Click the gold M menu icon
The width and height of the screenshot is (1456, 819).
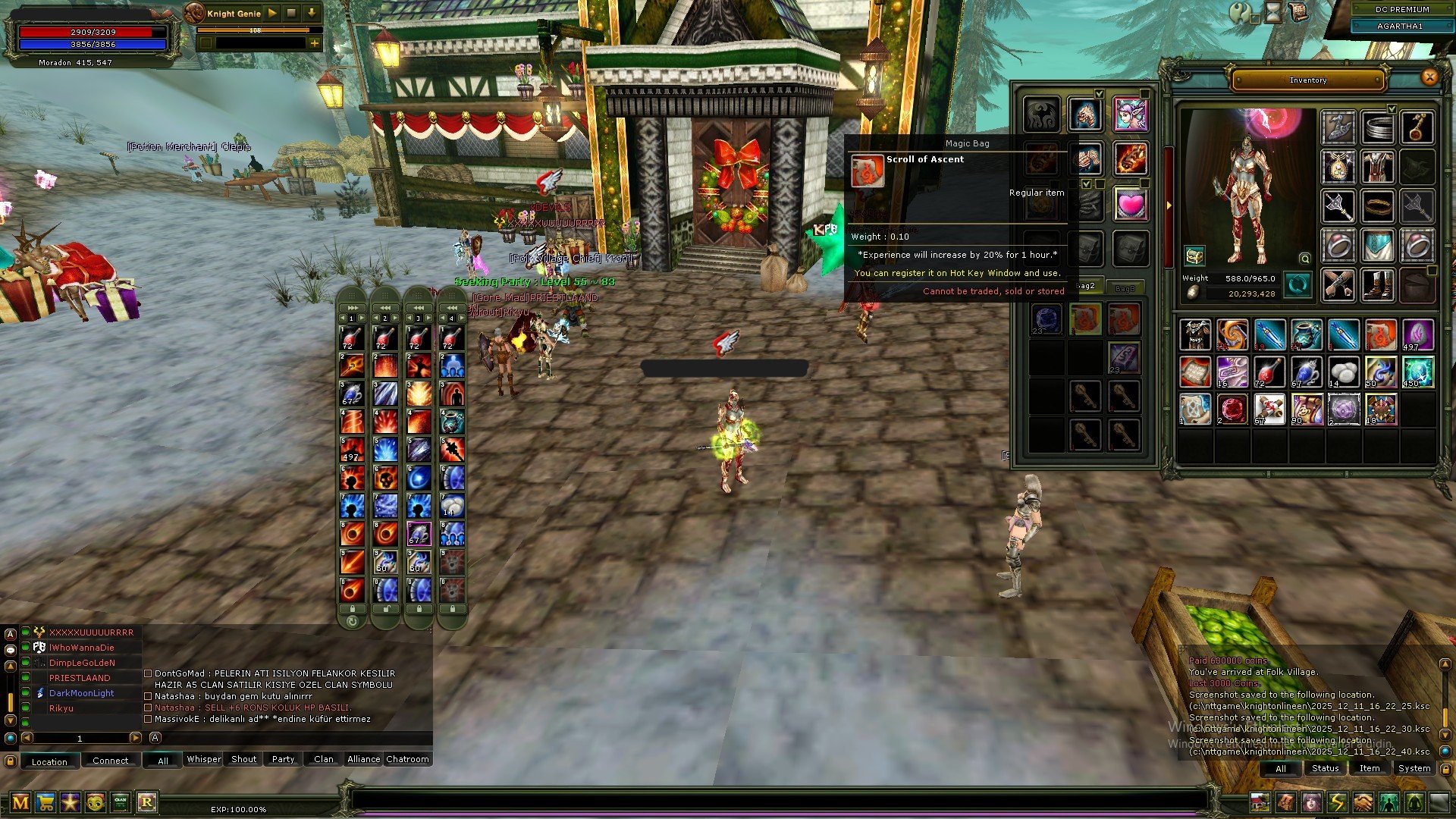click(x=20, y=802)
